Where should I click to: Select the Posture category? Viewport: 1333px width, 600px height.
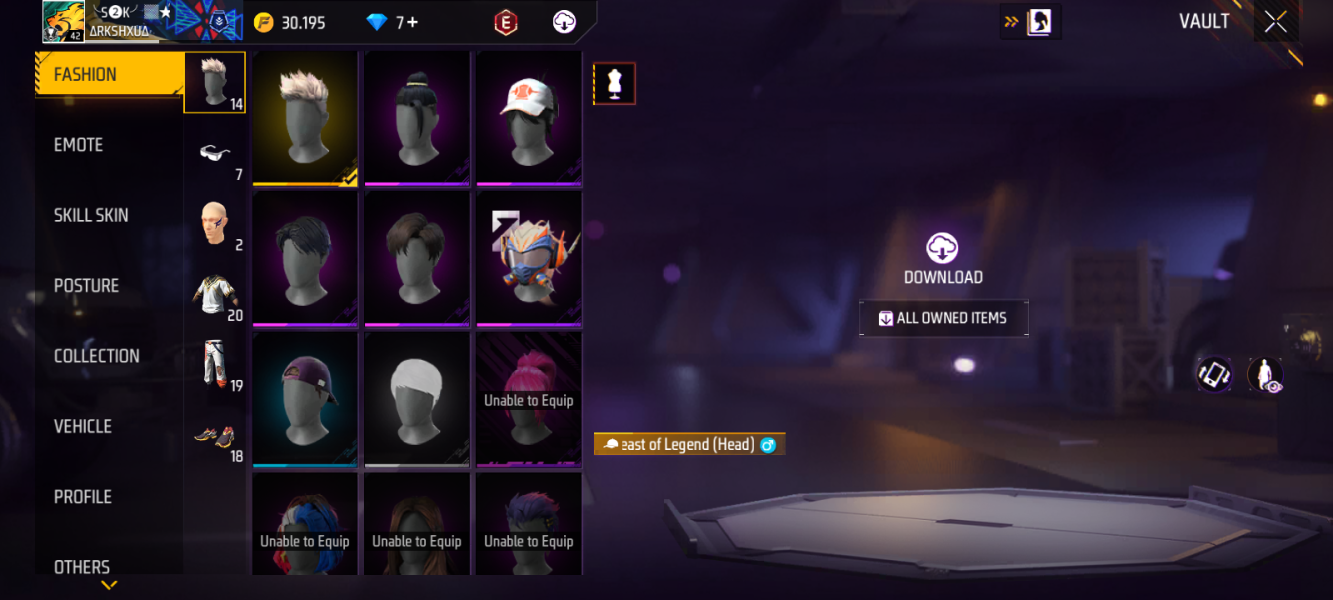[x=86, y=286]
